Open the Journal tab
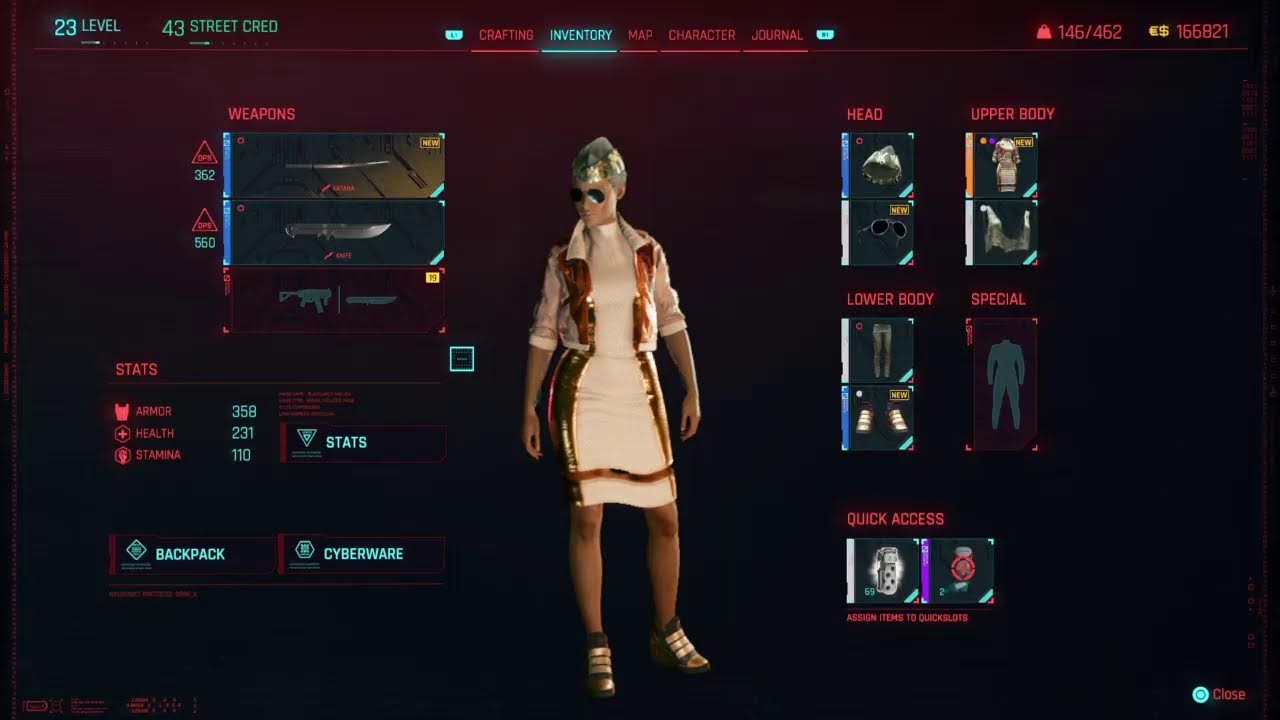Image resolution: width=1280 pixels, height=720 pixels. (775, 35)
